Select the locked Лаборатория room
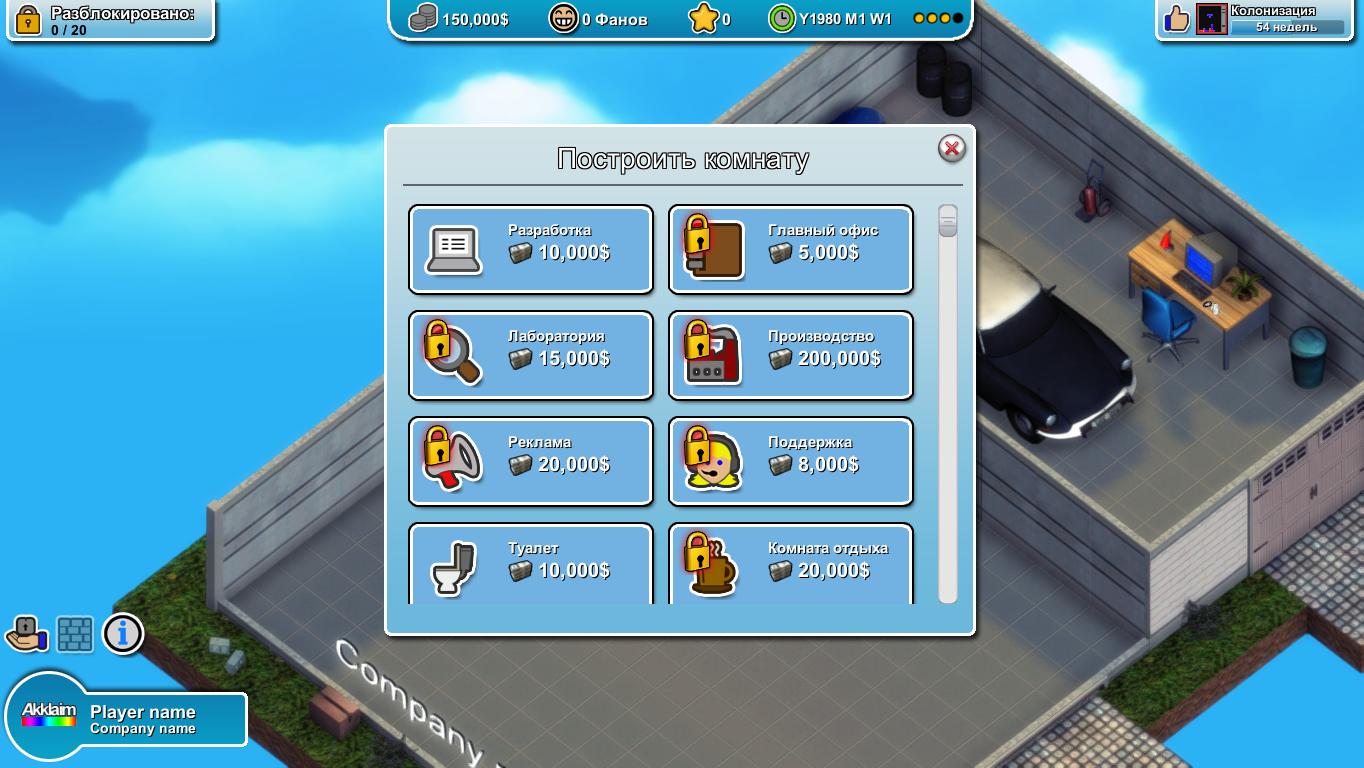Viewport: 1364px width, 768px height. click(x=531, y=356)
